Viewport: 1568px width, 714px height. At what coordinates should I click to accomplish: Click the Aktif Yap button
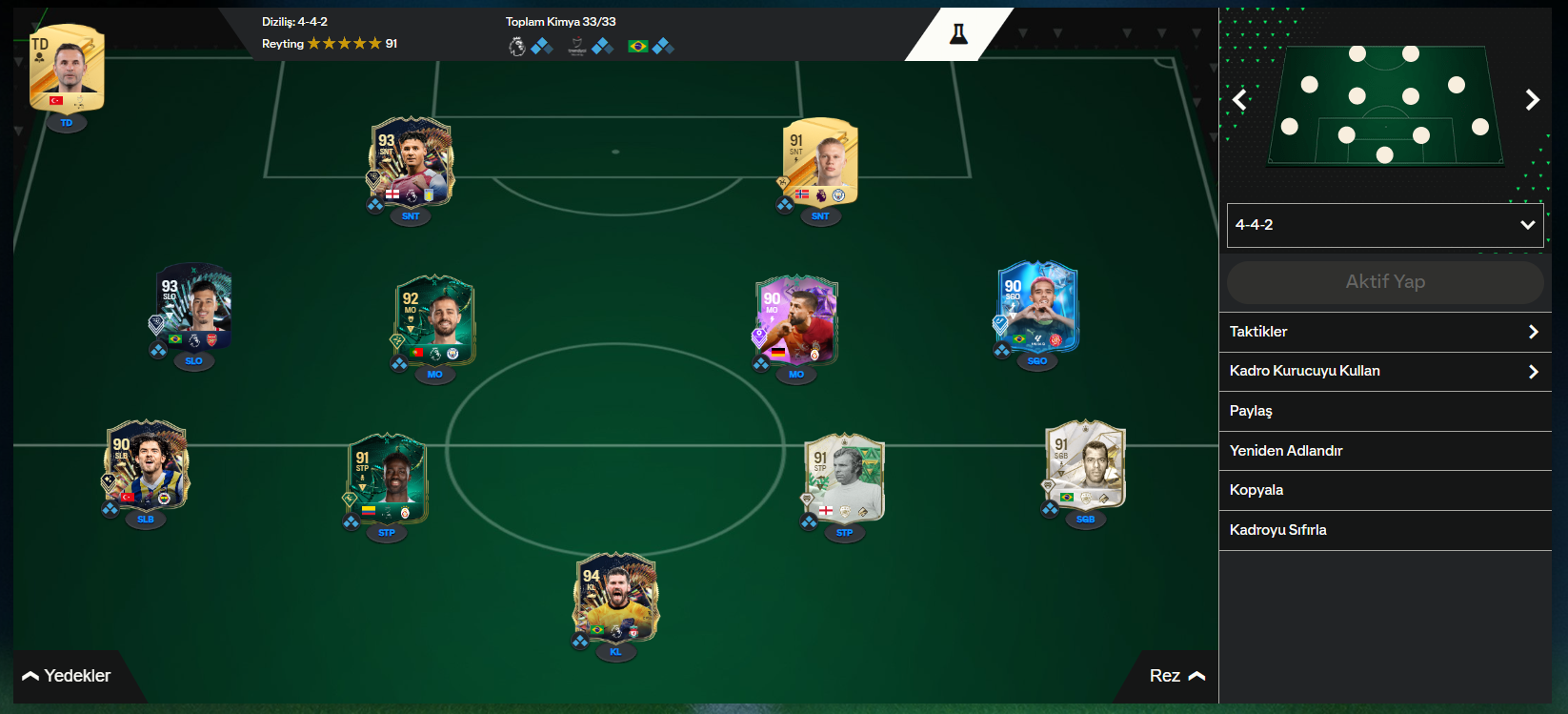pos(1385,281)
